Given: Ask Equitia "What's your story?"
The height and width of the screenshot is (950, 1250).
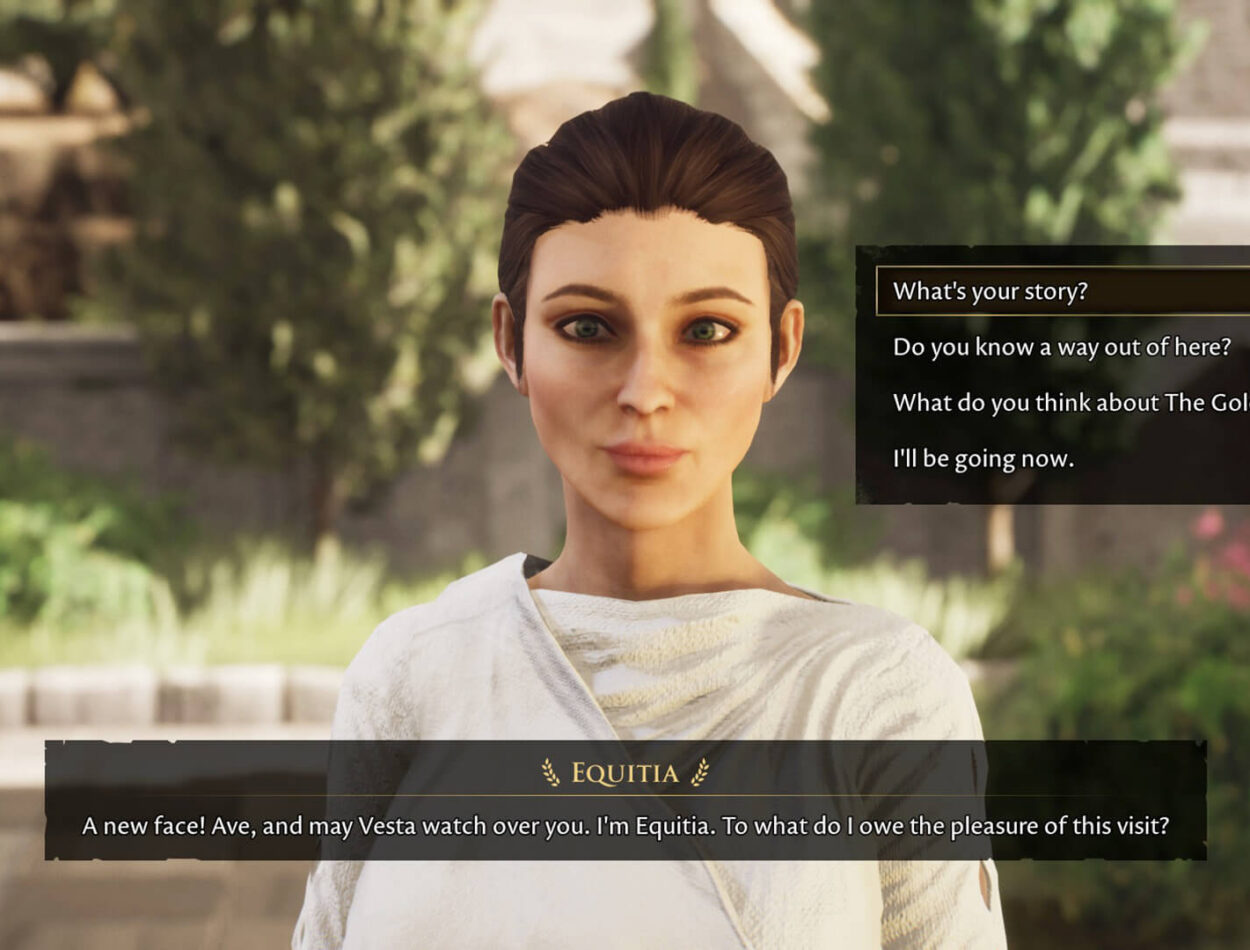Looking at the screenshot, I should coord(990,291).
